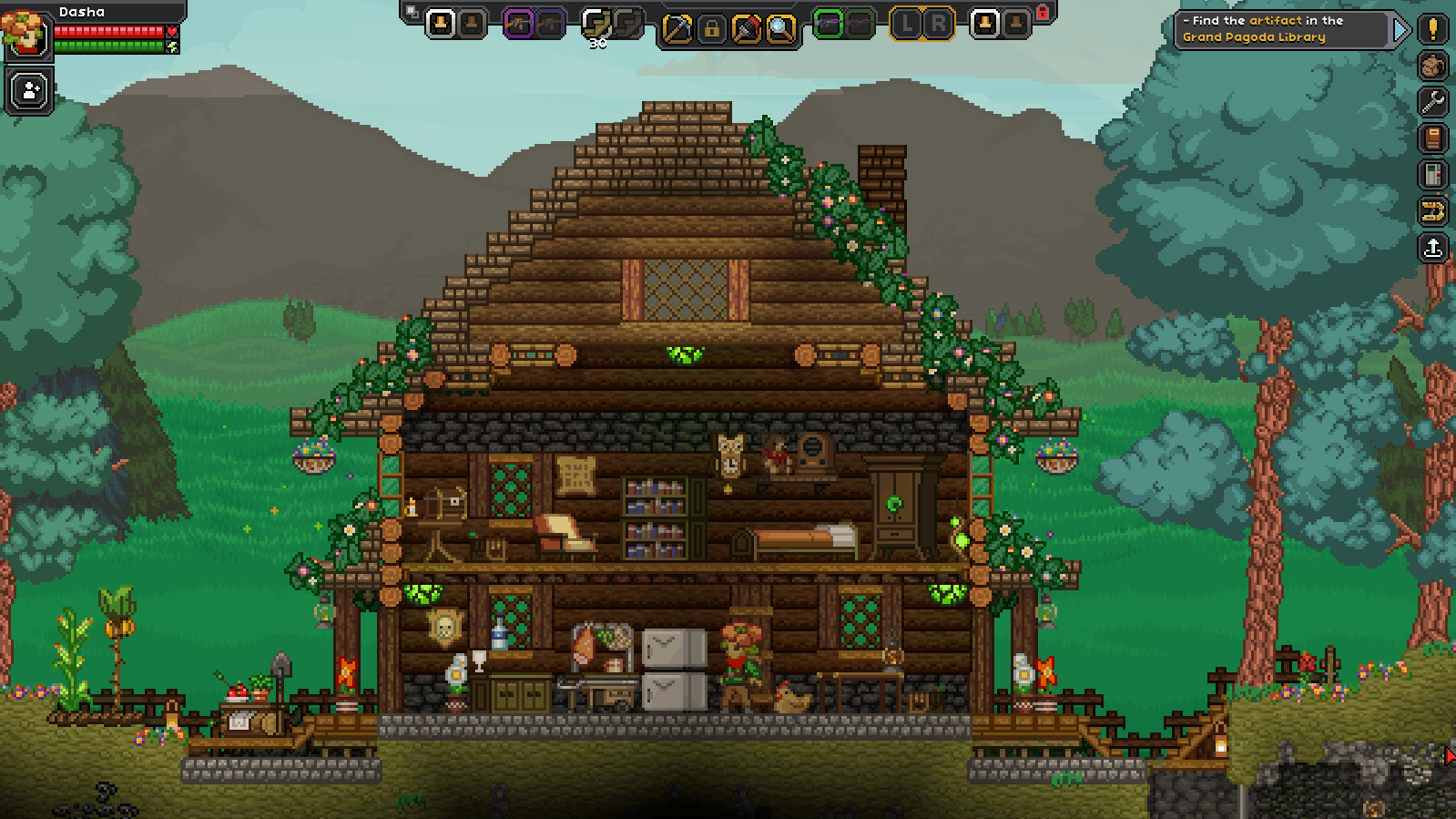Toggle the red hotbar lock
1456x819 pixels.
[1043, 12]
